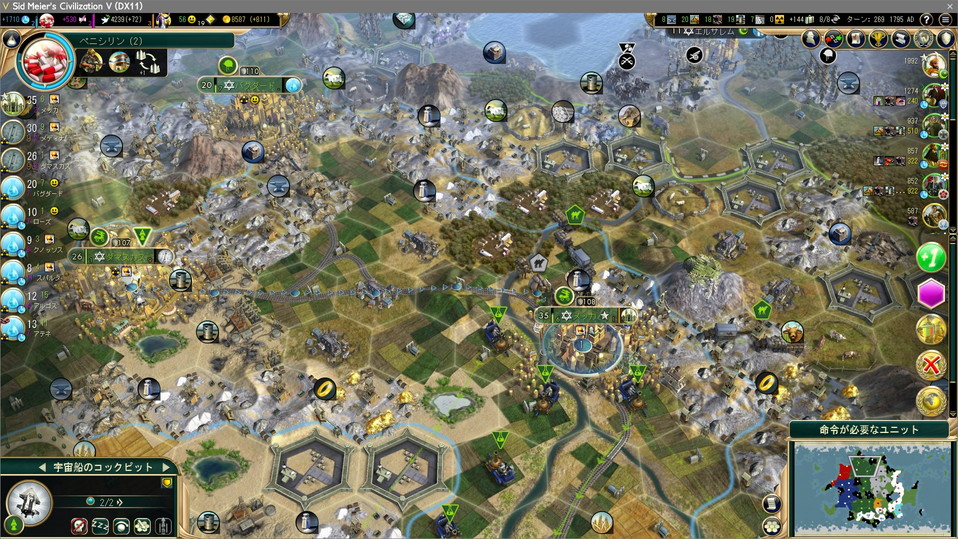Put the unit to sleep
The width and height of the screenshot is (958, 539).
click(100, 525)
